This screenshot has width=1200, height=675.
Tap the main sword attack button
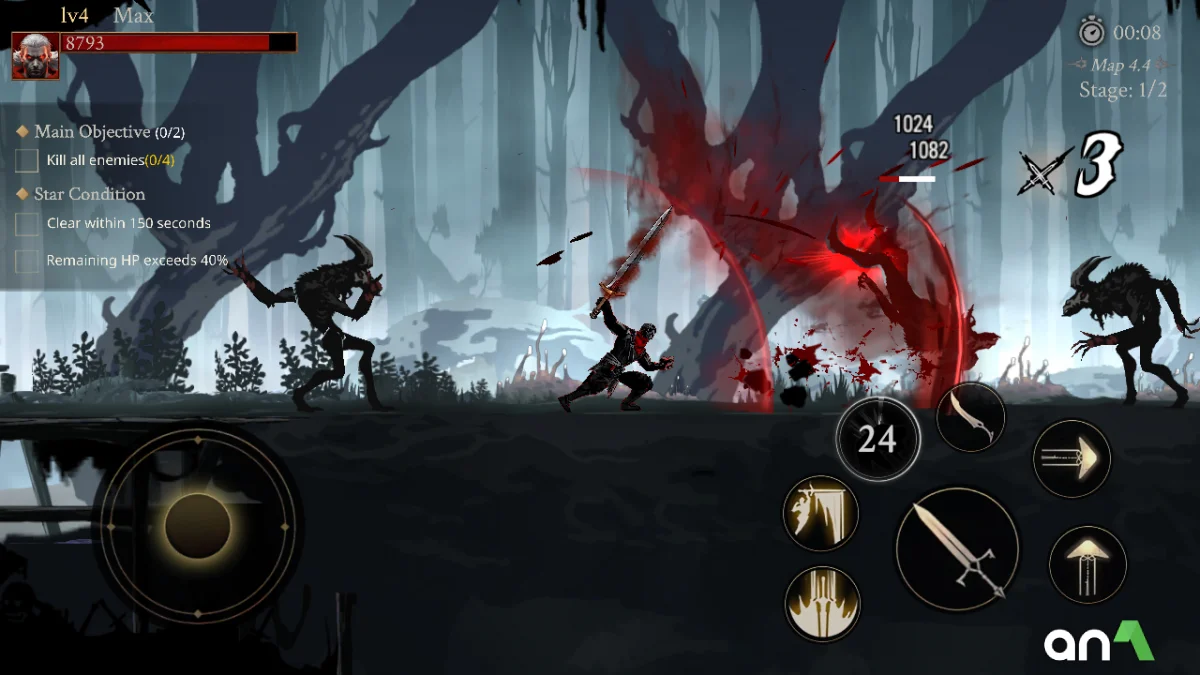point(957,549)
